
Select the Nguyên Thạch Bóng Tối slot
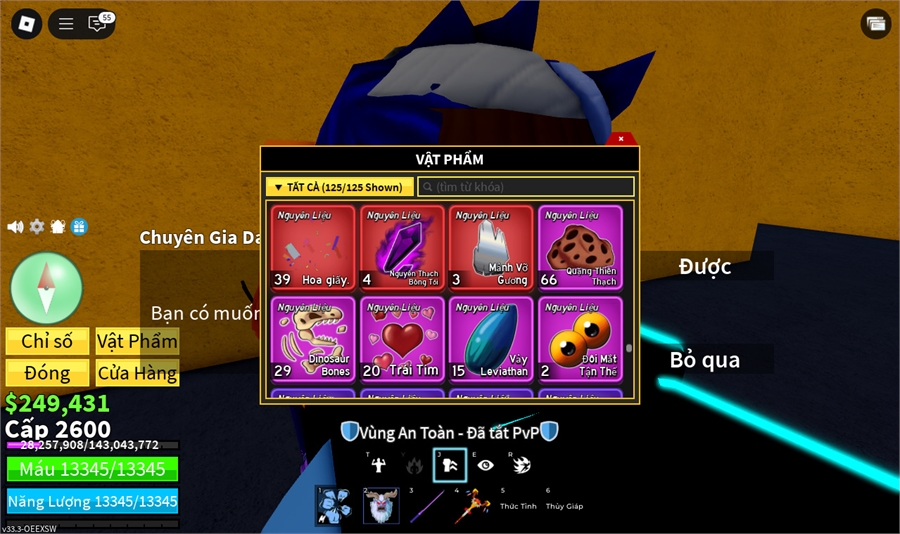click(x=403, y=247)
